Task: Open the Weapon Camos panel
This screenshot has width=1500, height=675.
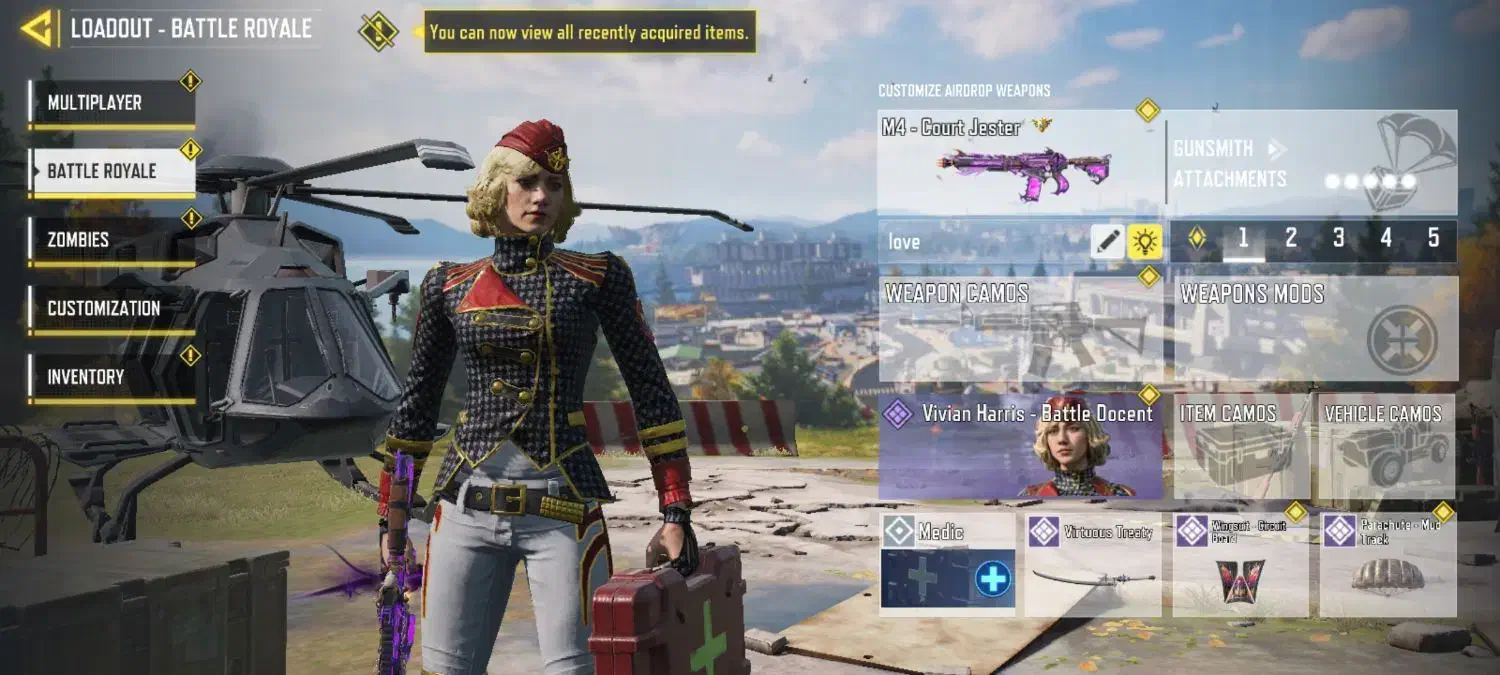Action: coord(1020,329)
